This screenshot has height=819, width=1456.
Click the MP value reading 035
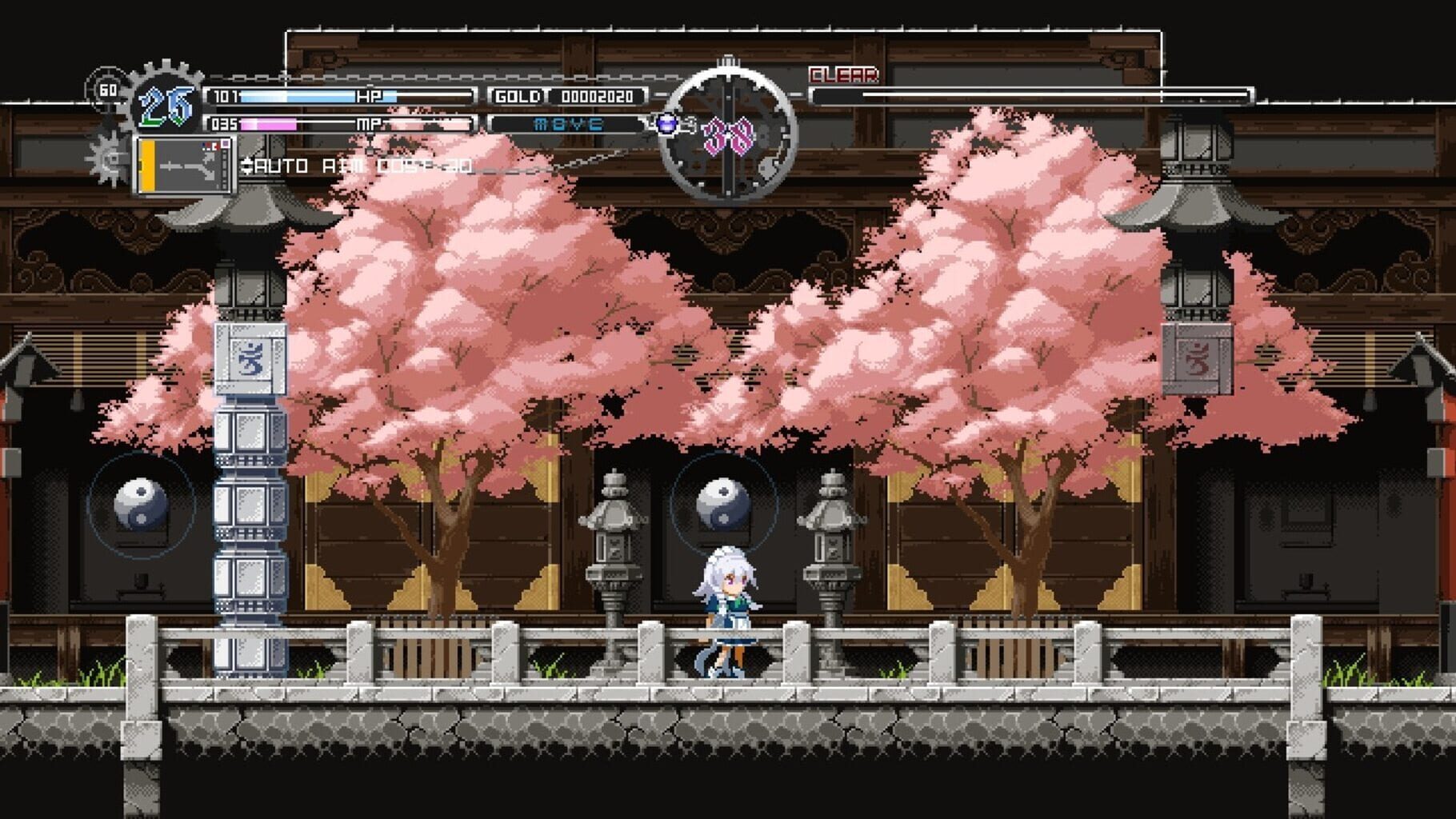coord(224,125)
